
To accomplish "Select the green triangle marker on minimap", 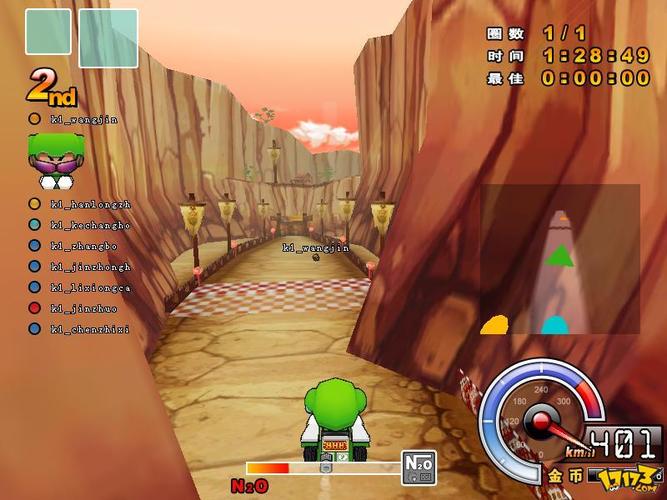I will [x=559, y=256].
